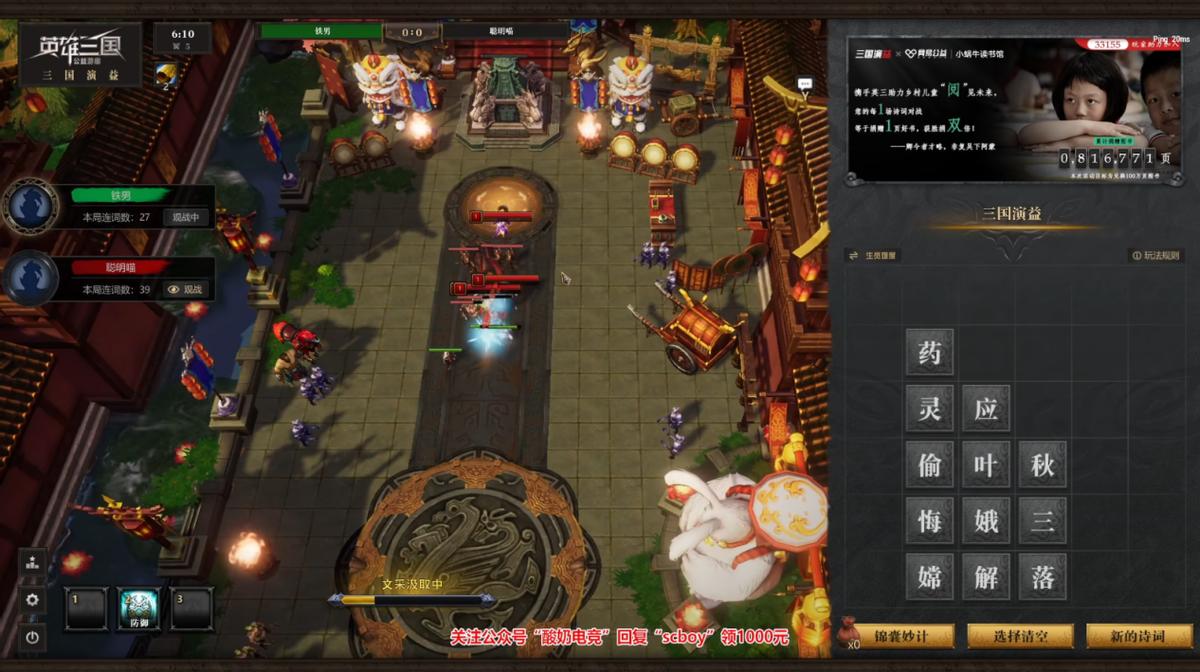Activate the 防御 defense skill slot
Image resolution: width=1200 pixels, height=672 pixels.
tap(139, 607)
